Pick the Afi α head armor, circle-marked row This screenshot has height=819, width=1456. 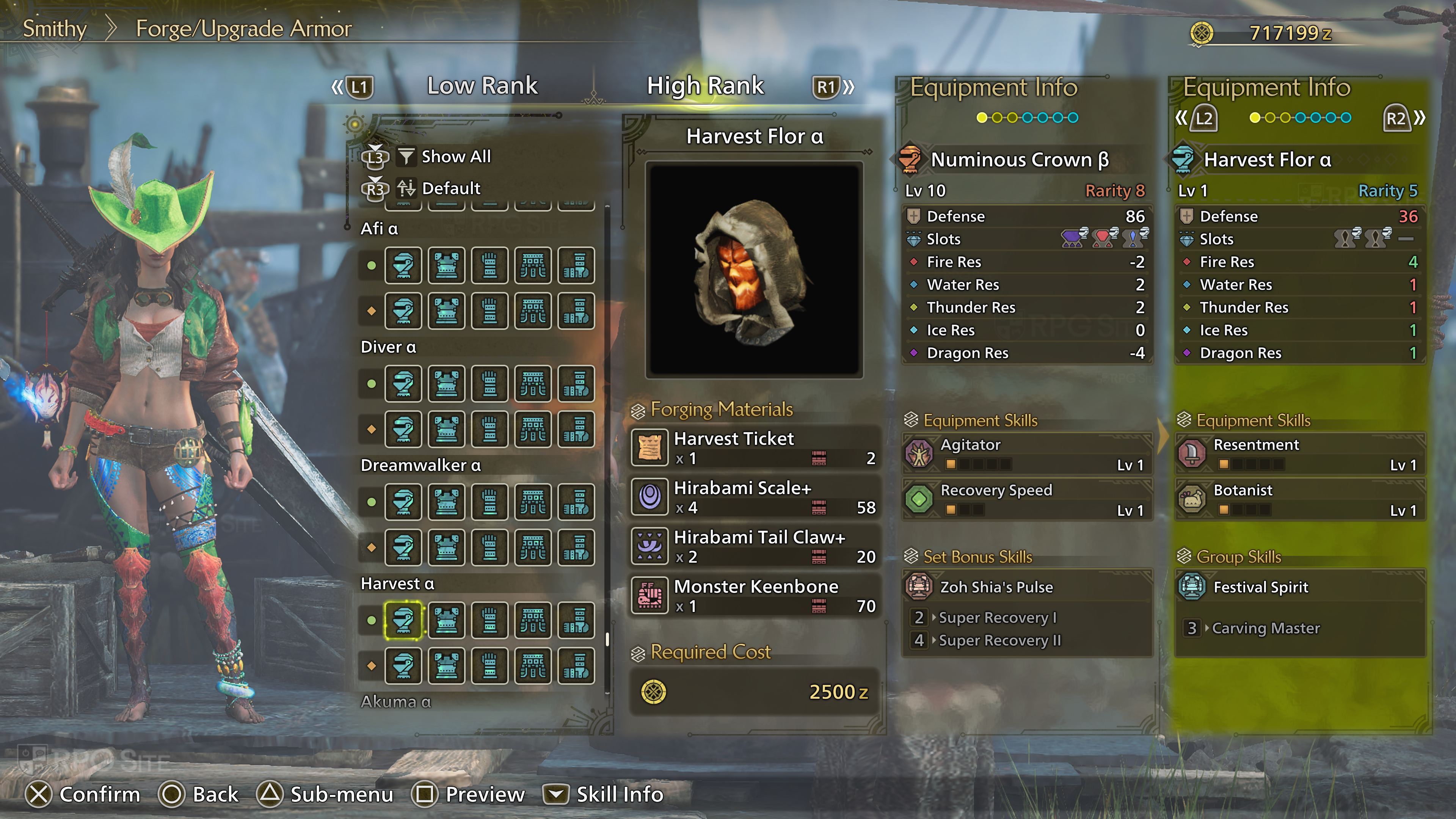click(x=403, y=266)
